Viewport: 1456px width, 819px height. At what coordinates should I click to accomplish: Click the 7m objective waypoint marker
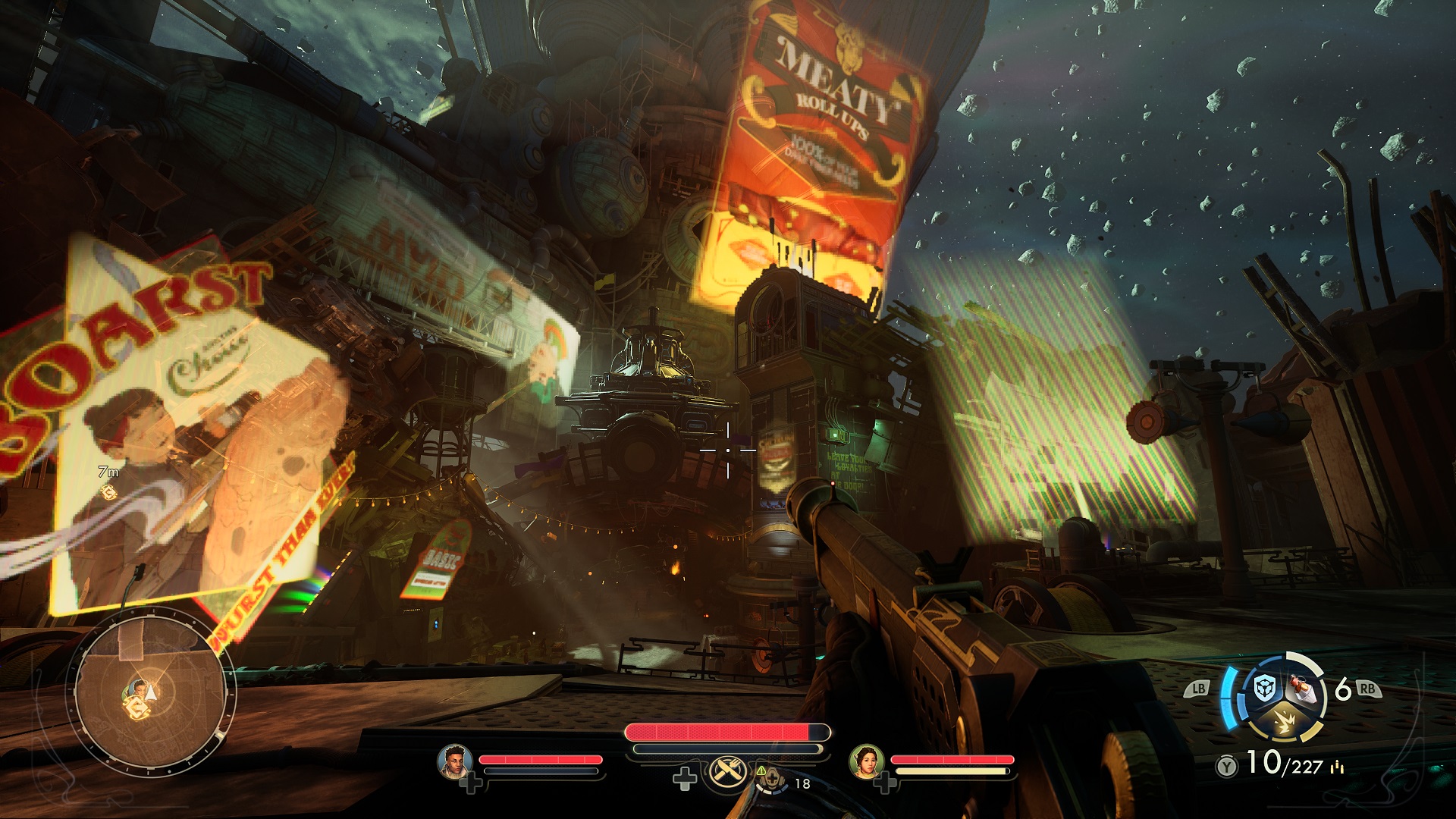[x=108, y=493]
